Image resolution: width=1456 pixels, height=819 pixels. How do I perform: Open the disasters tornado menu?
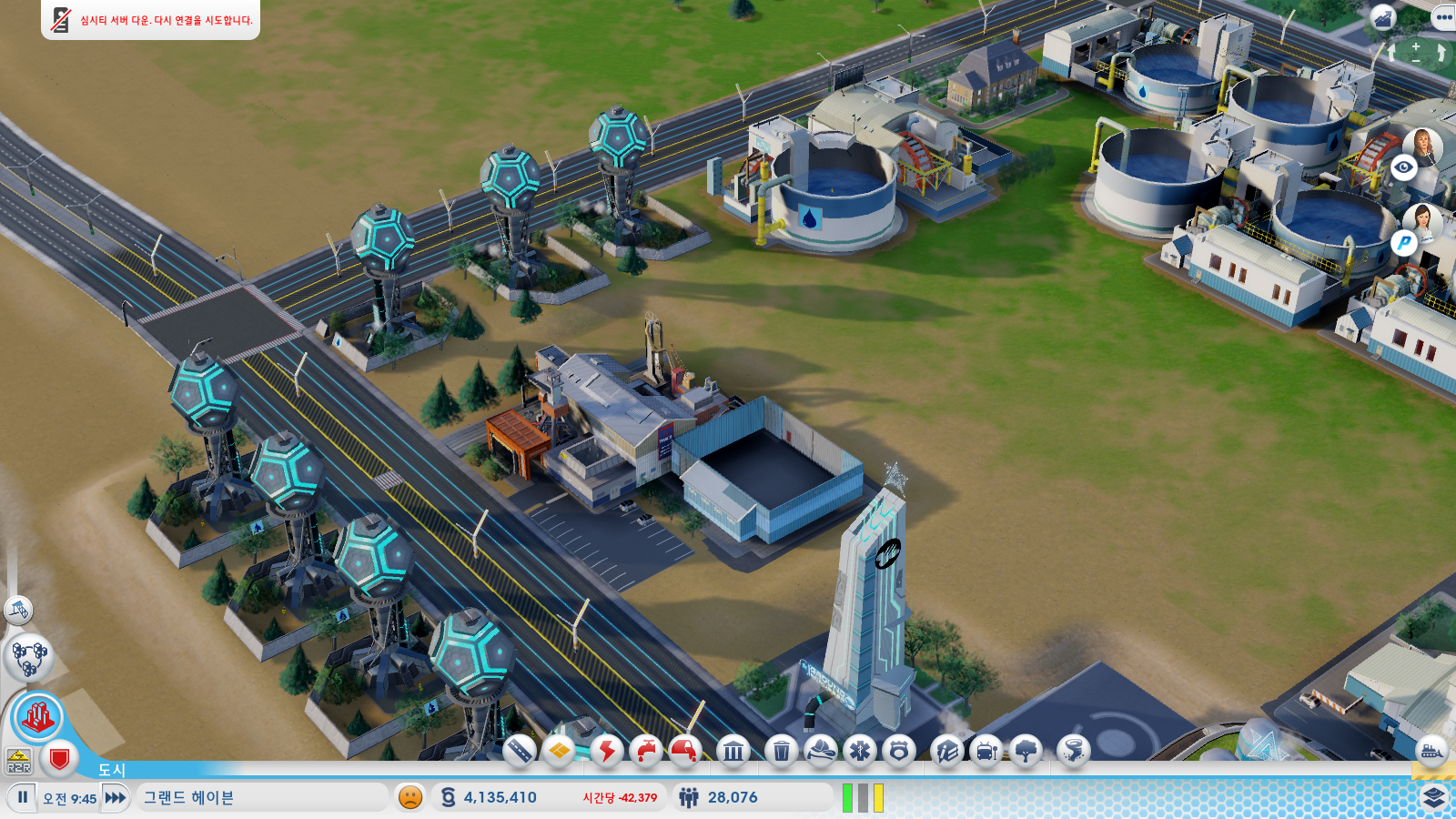(1074, 751)
